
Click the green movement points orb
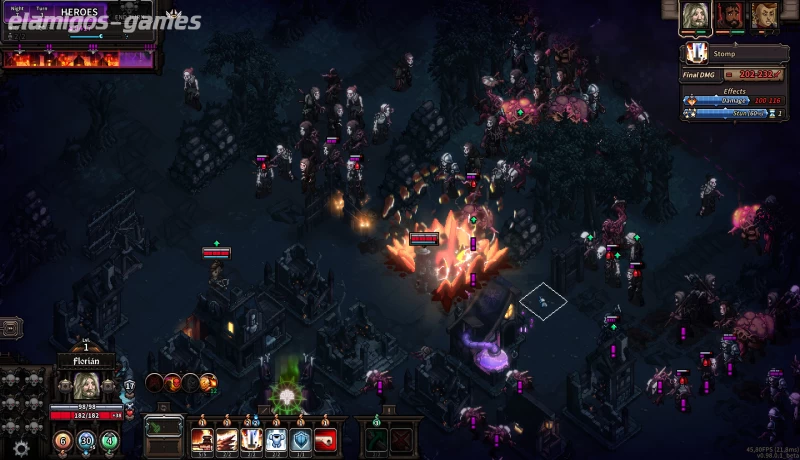point(110,439)
